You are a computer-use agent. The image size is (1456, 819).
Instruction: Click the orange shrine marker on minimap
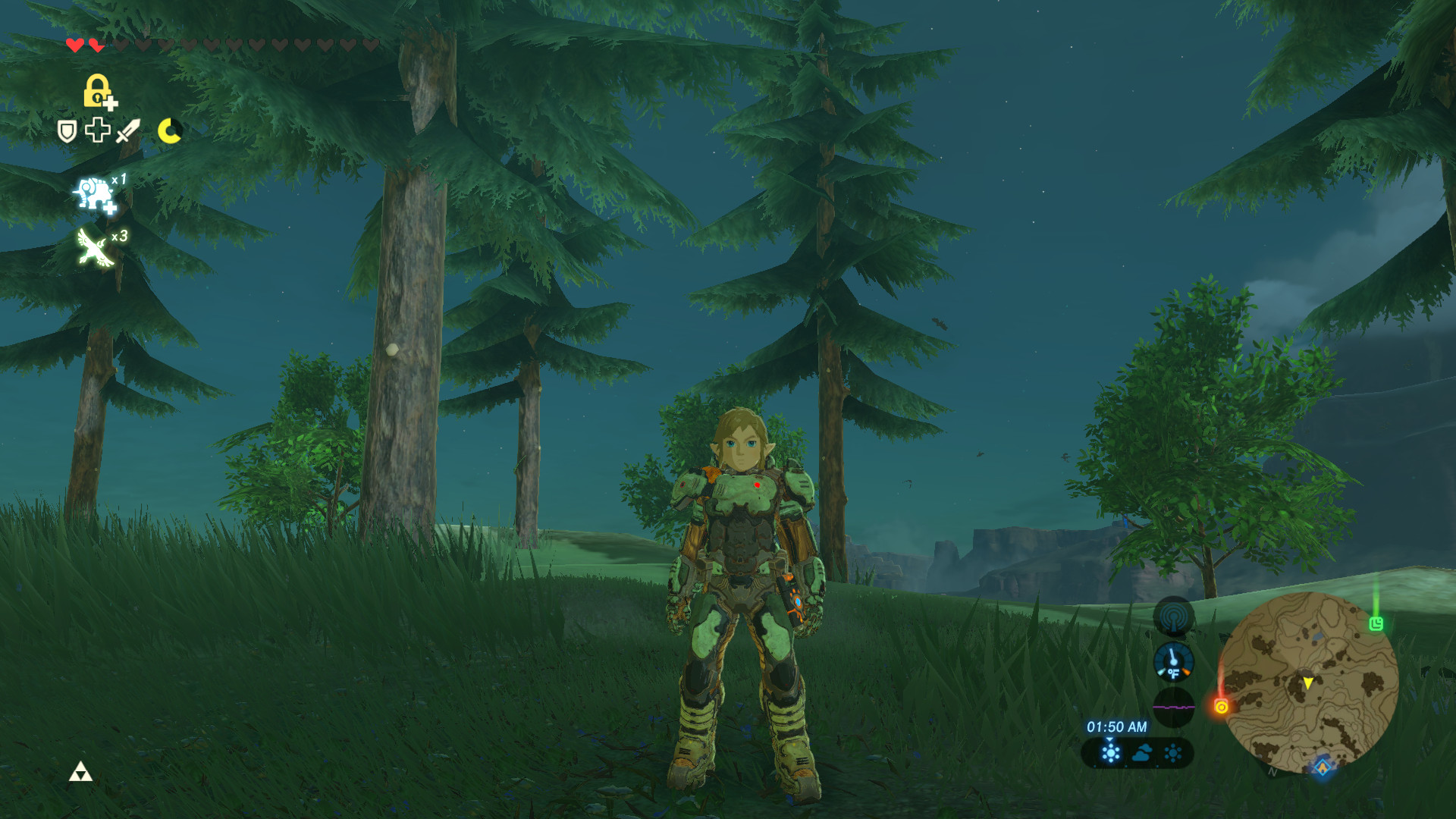pos(1222,708)
